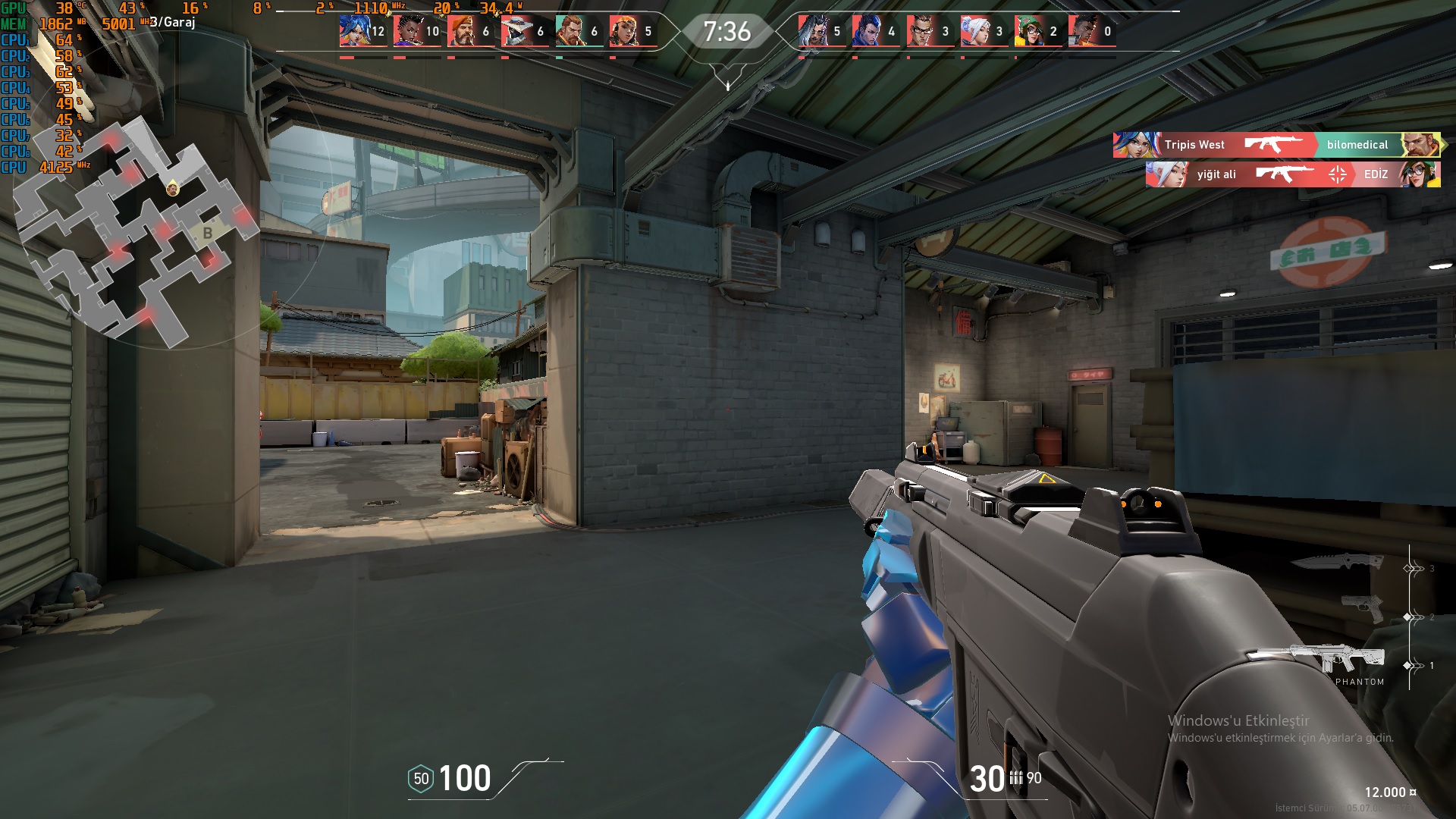
Task: Choose the knife melee slot
Action: click(x=1336, y=562)
